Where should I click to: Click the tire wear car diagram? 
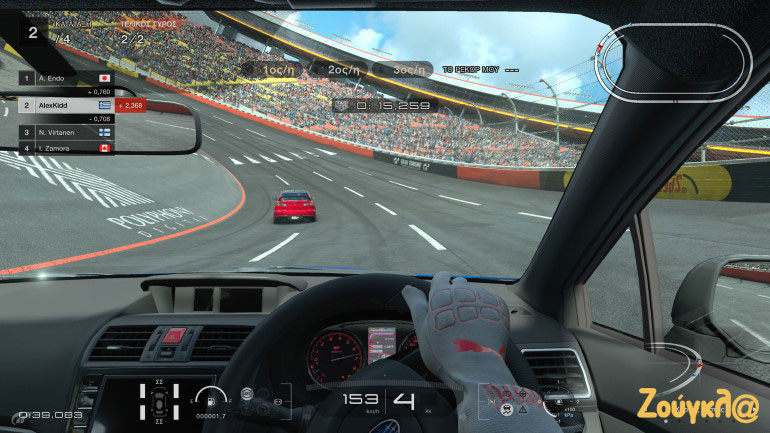[158, 401]
